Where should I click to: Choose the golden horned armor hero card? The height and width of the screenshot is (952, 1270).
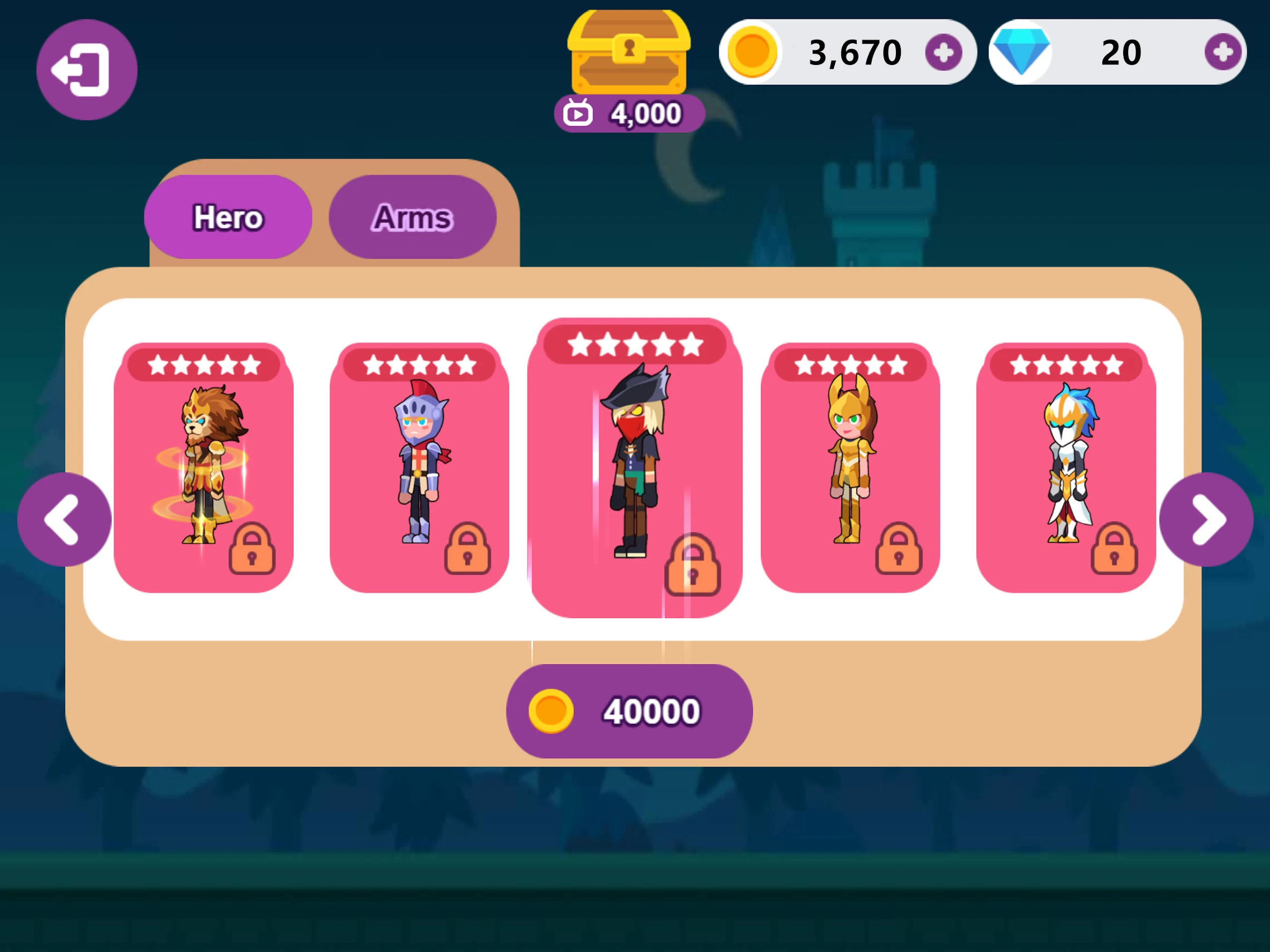click(x=850, y=467)
